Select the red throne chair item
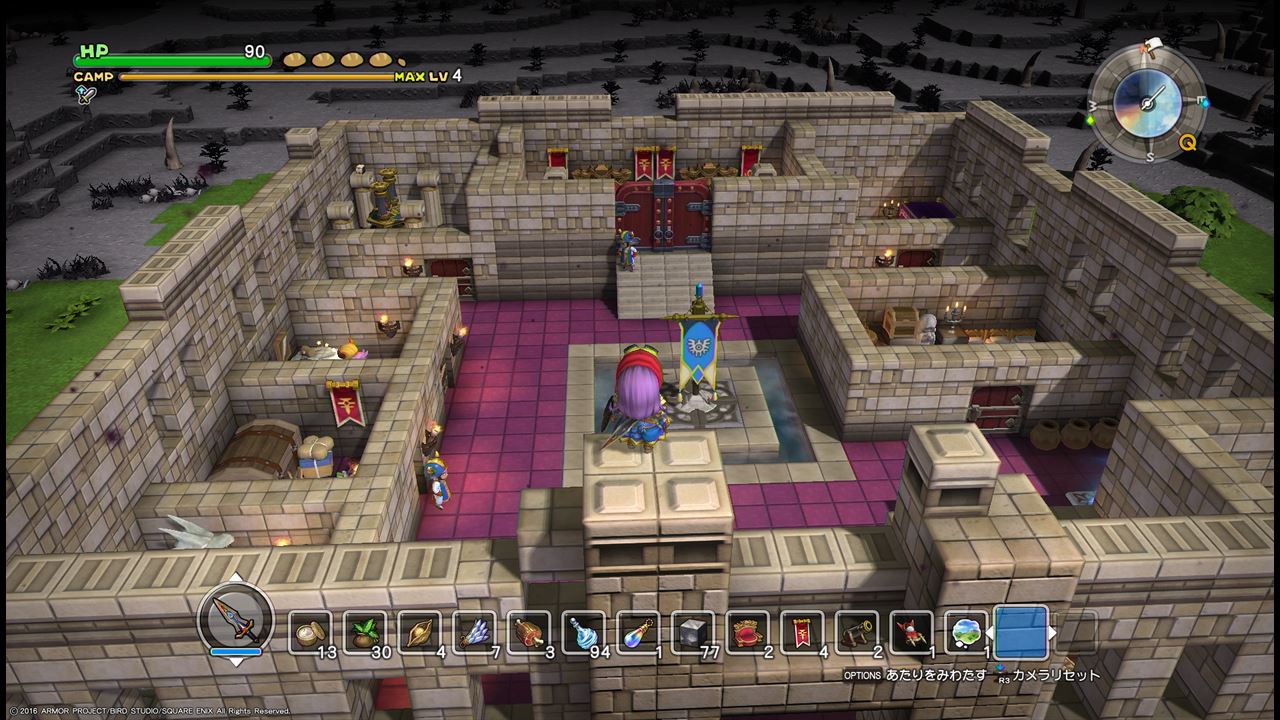Screen dimensions: 1280x720 [x=747, y=632]
